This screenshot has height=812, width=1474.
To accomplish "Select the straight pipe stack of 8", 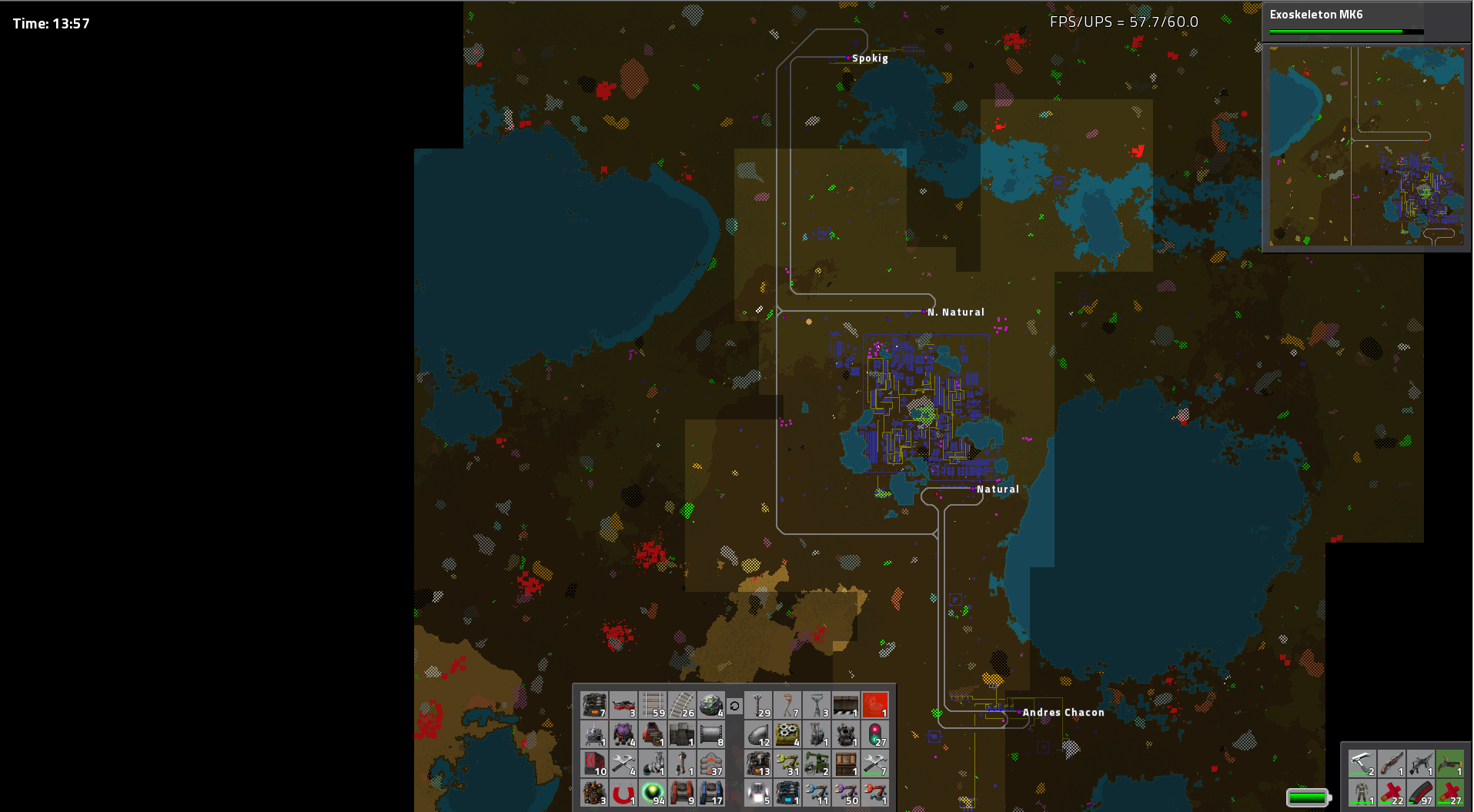I will 711,734.
